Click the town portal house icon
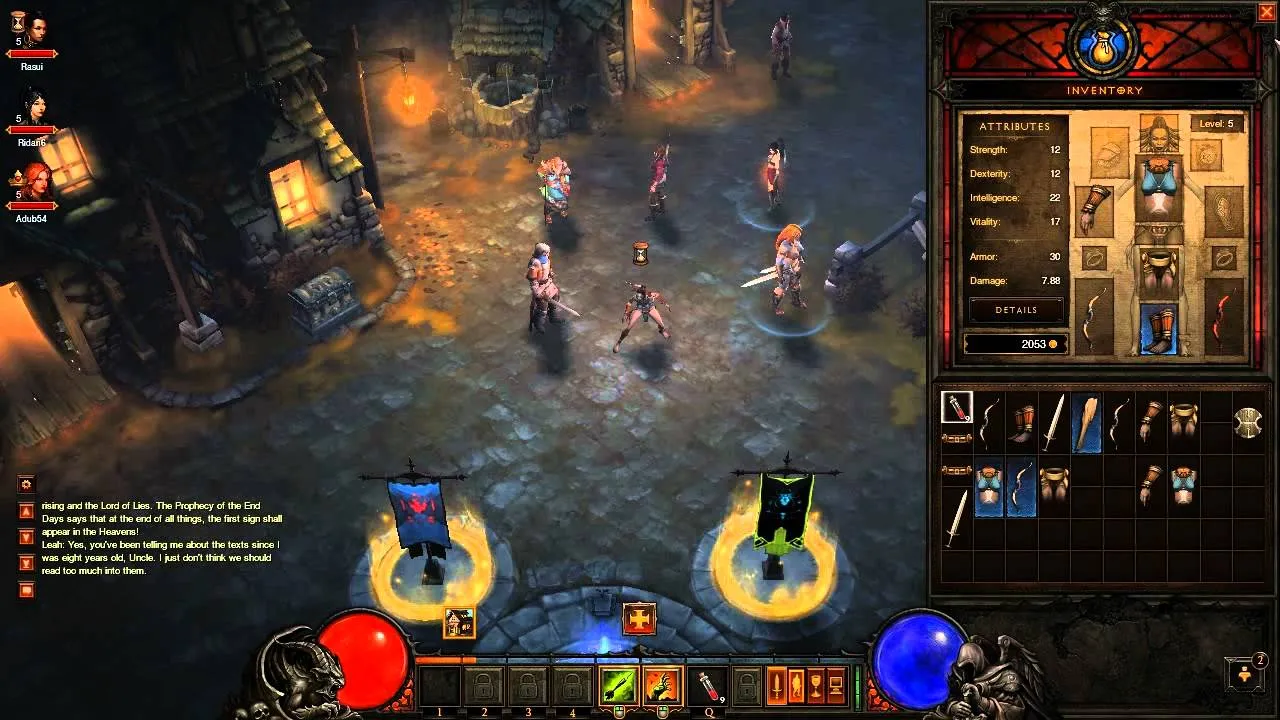This screenshot has width=1280, height=720. tap(459, 622)
